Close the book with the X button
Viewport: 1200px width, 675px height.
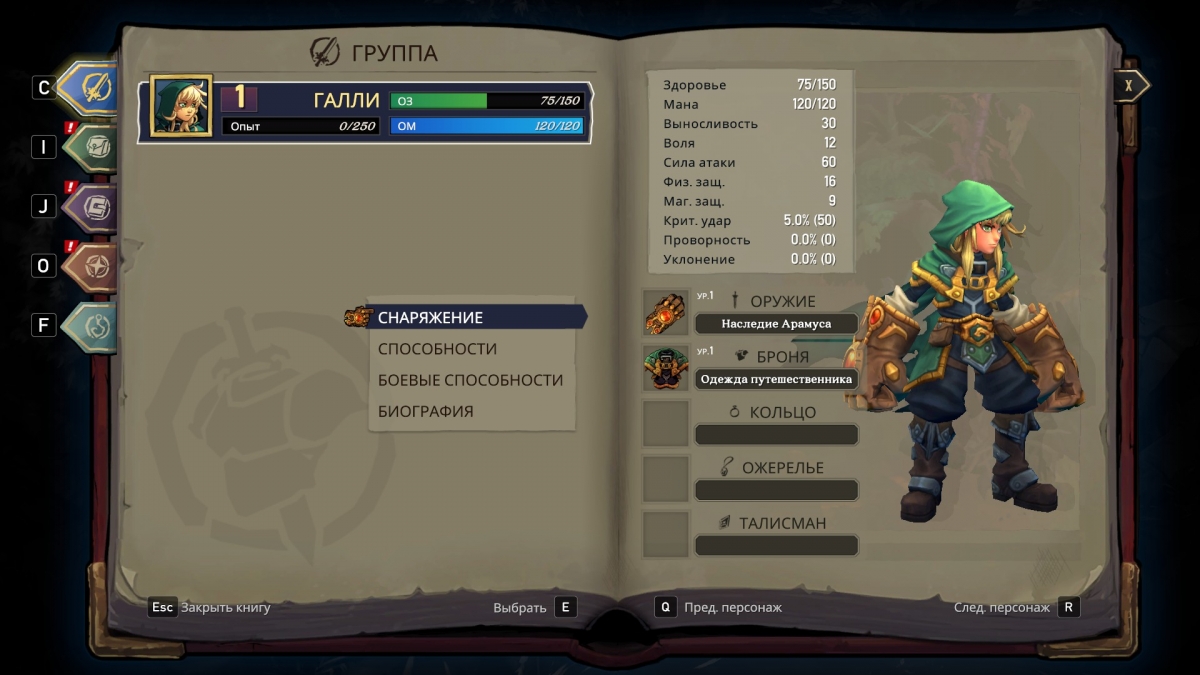[x=1129, y=86]
